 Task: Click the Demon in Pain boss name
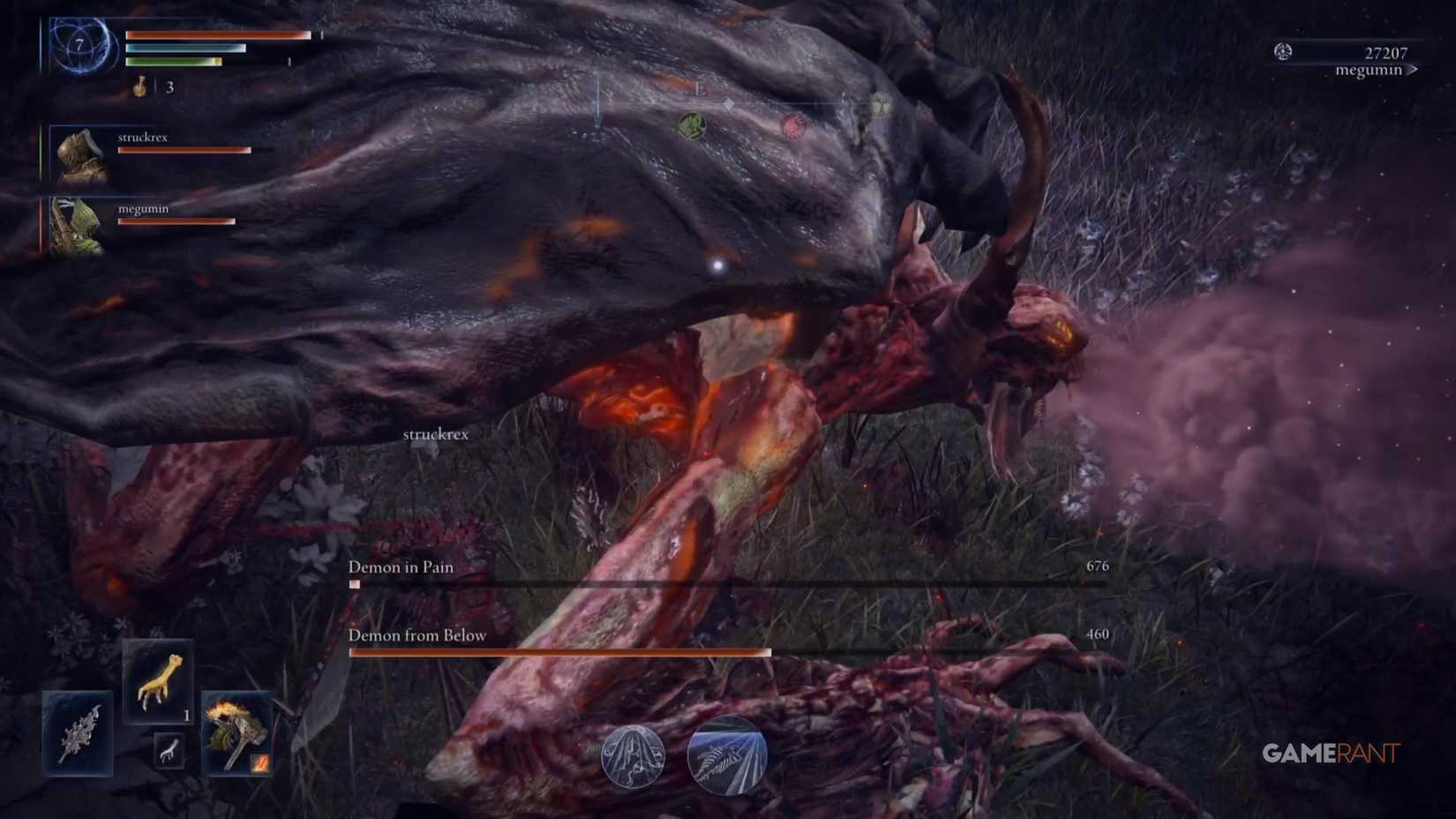pos(401,567)
